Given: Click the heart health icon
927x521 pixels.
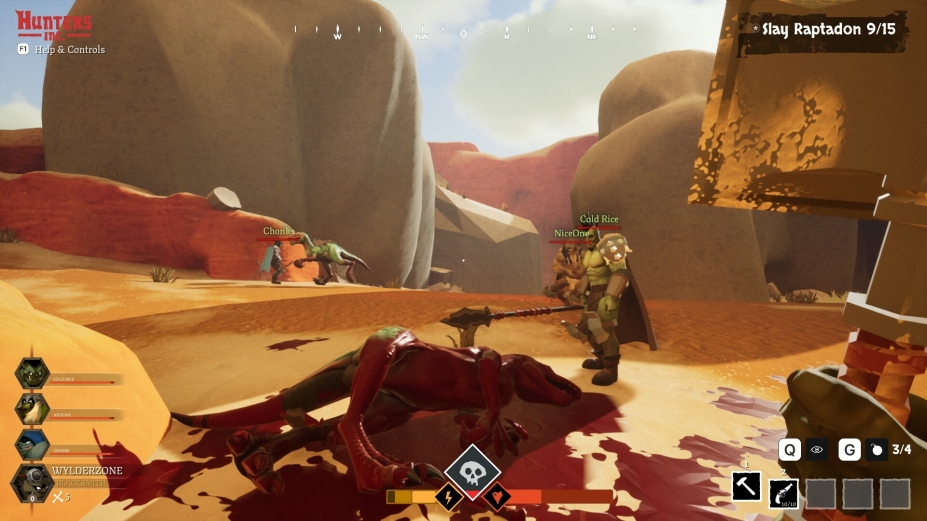Looking at the screenshot, I should (x=497, y=496).
